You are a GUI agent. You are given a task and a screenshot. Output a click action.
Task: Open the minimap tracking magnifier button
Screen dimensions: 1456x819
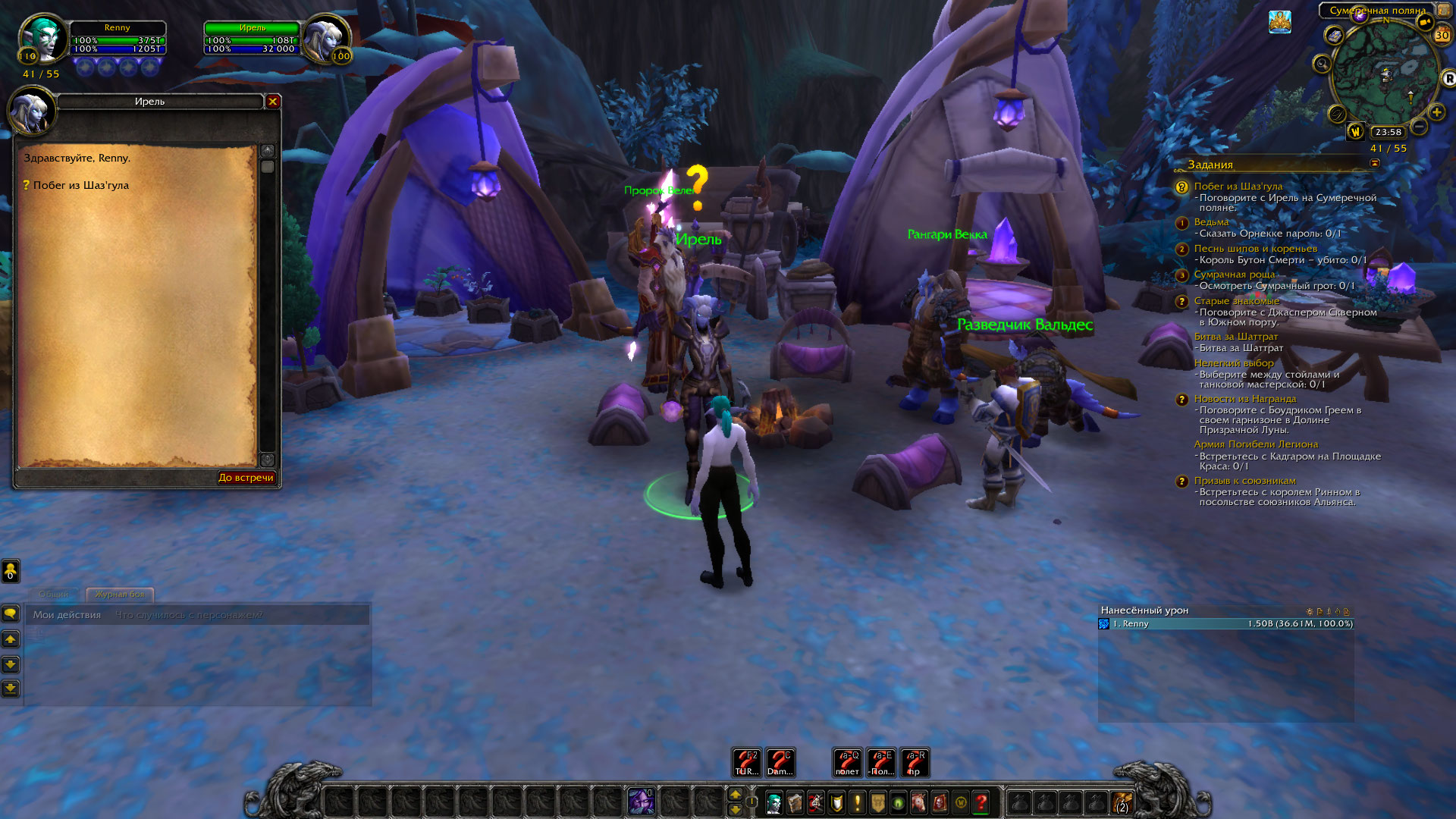1322,64
